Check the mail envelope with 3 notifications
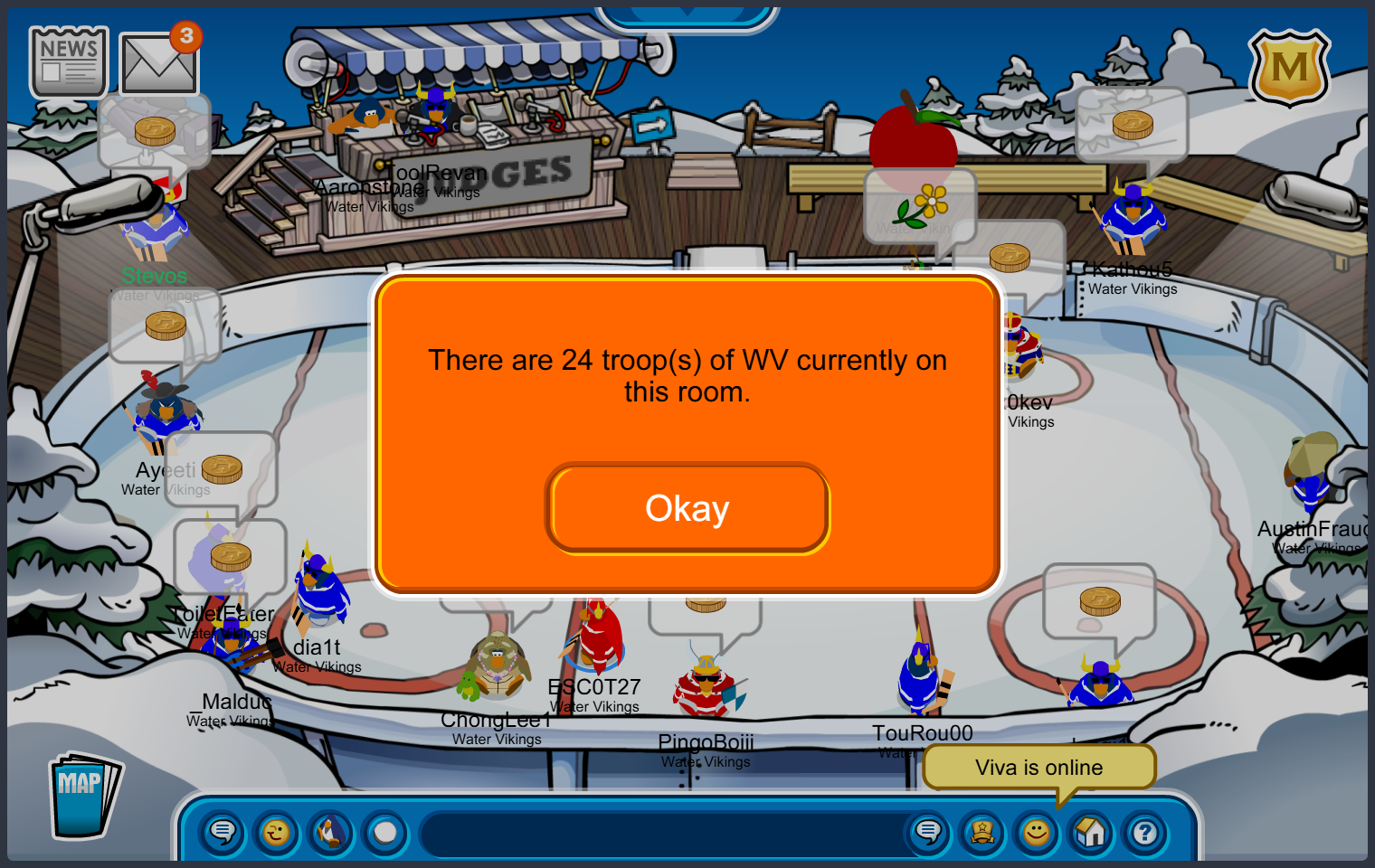The width and height of the screenshot is (1375, 868). coord(158,64)
